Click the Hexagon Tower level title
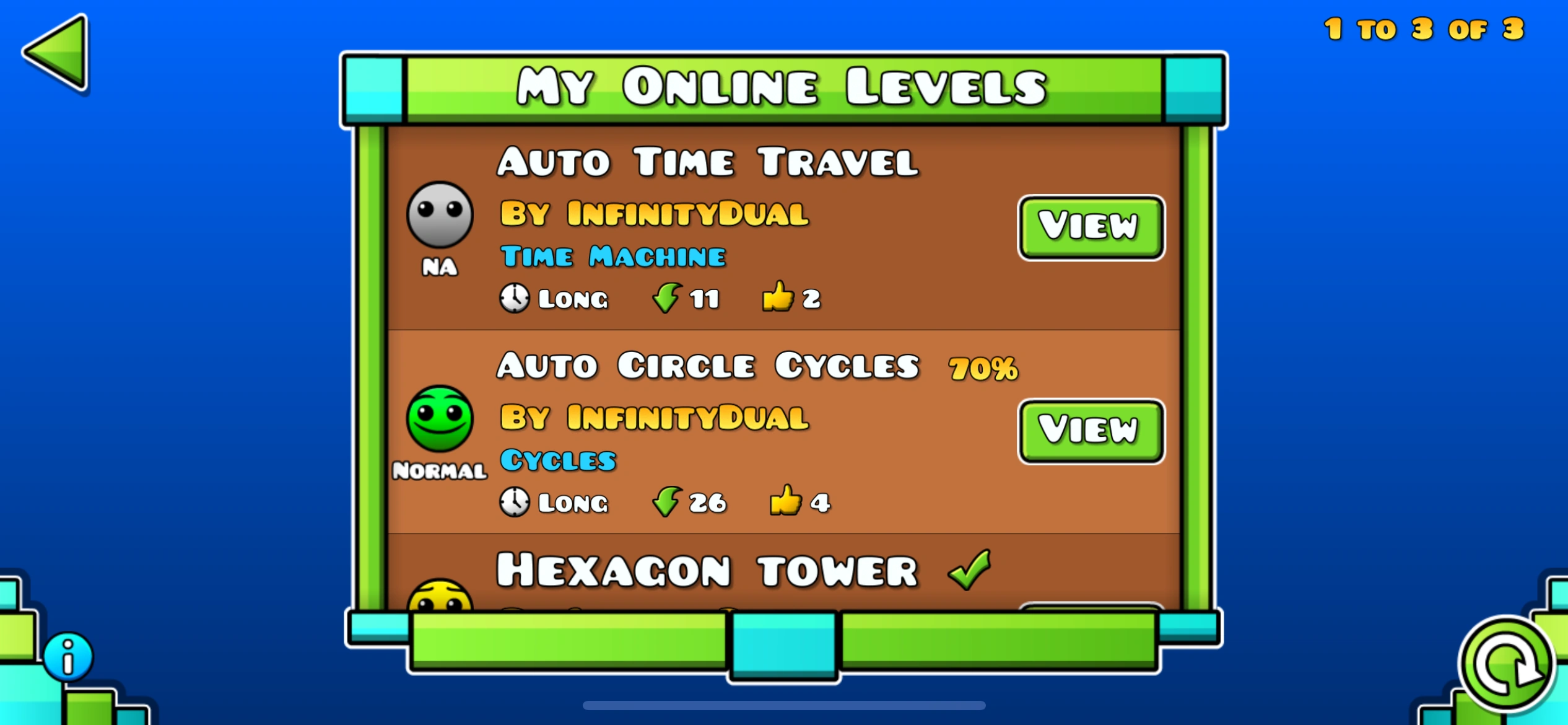The height and width of the screenshot is (725, 1568). click(x=706, y=568)
